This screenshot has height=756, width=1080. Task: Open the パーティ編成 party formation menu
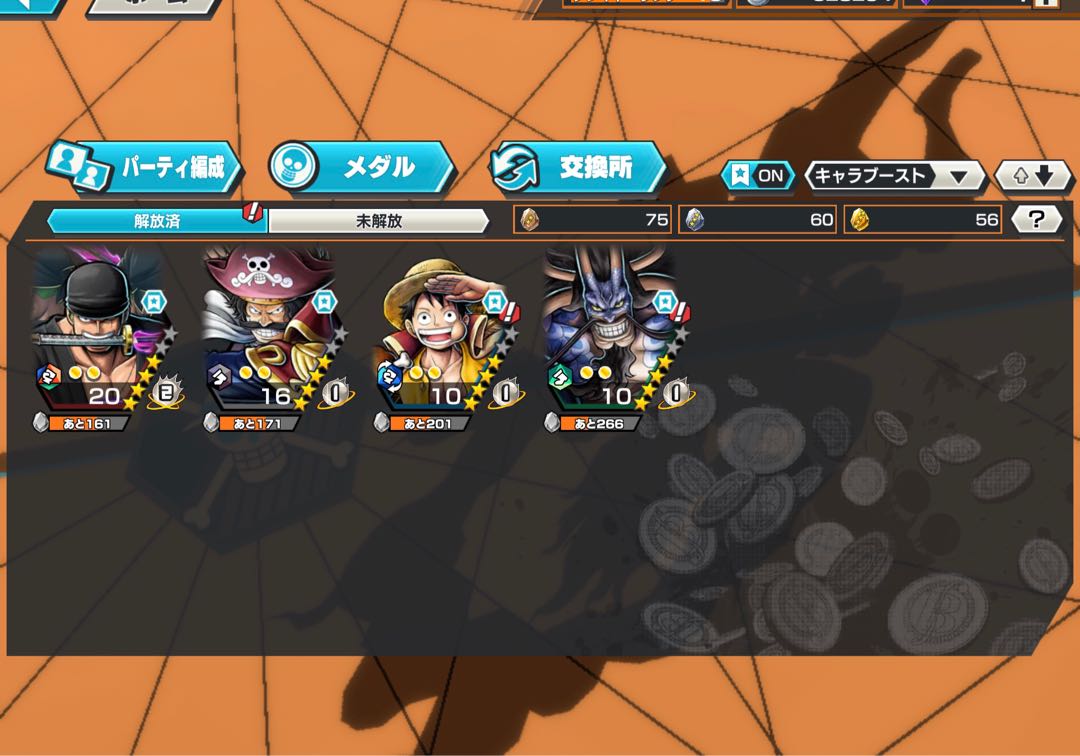pos(145,167)
